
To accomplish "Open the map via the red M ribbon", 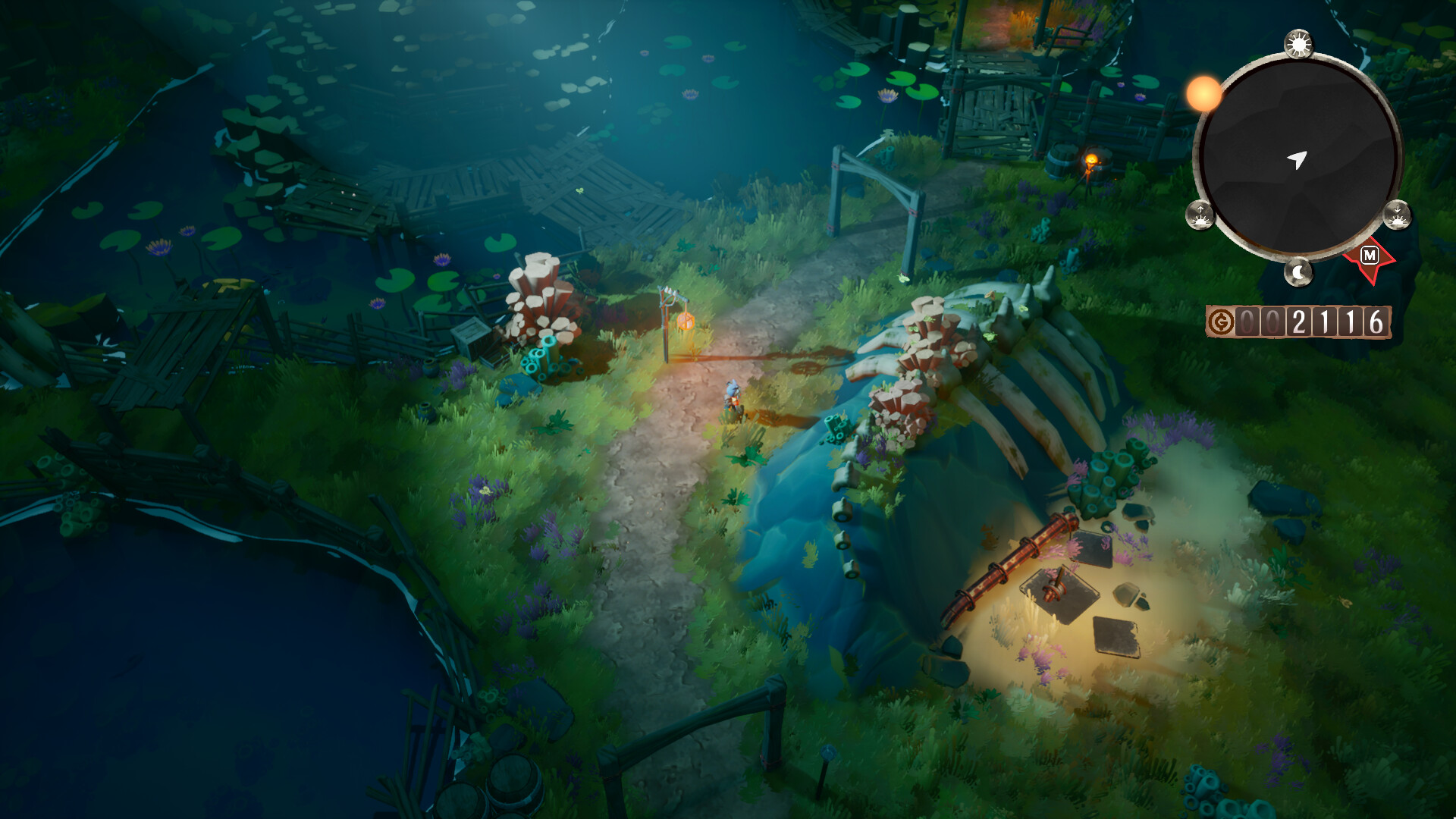I will click(x=1369, y=256).
